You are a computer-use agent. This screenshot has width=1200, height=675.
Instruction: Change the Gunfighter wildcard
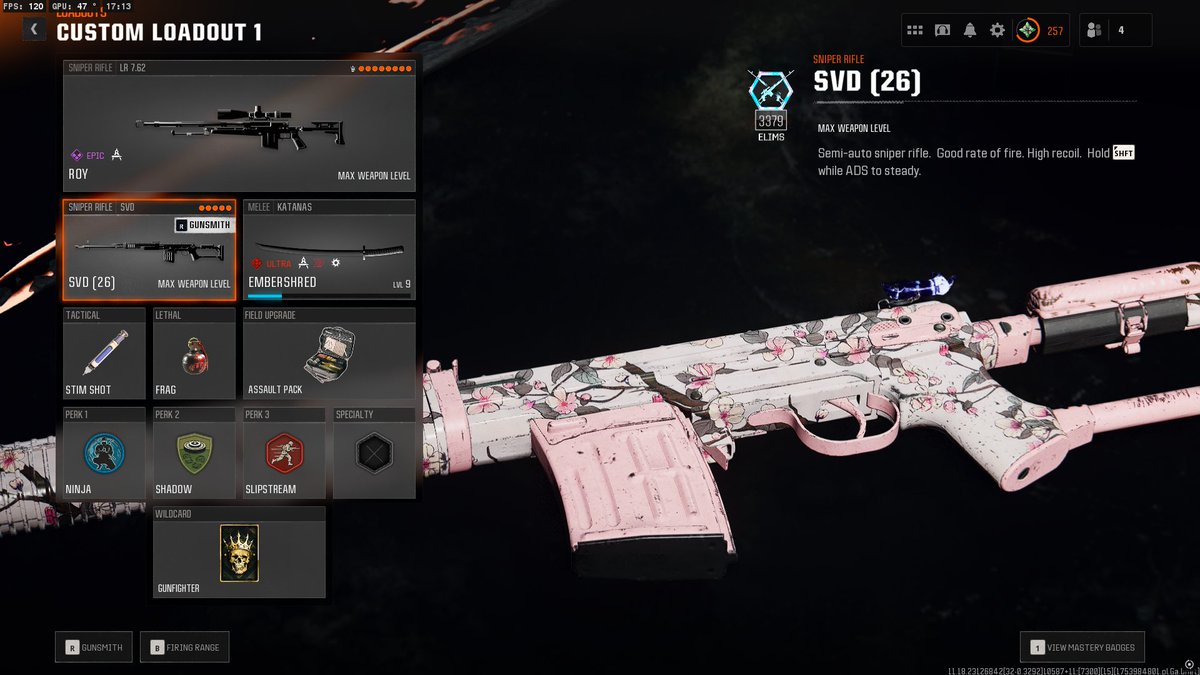tap(239, 553)
